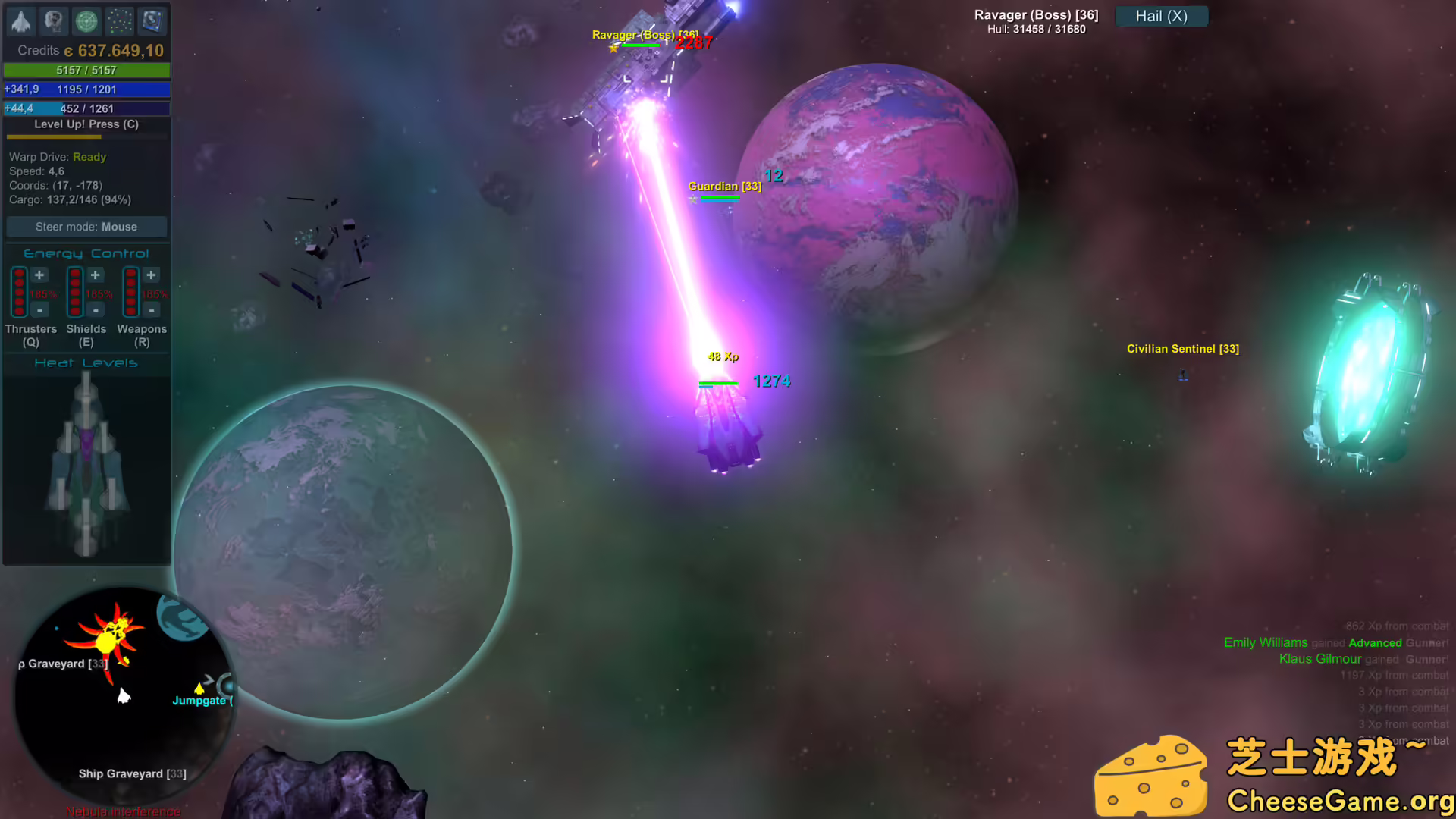The height and width of the screenshot is (819, 1456).
Task: Click the green 5157/5157 hull bar
Action: (x=86, y=70)
